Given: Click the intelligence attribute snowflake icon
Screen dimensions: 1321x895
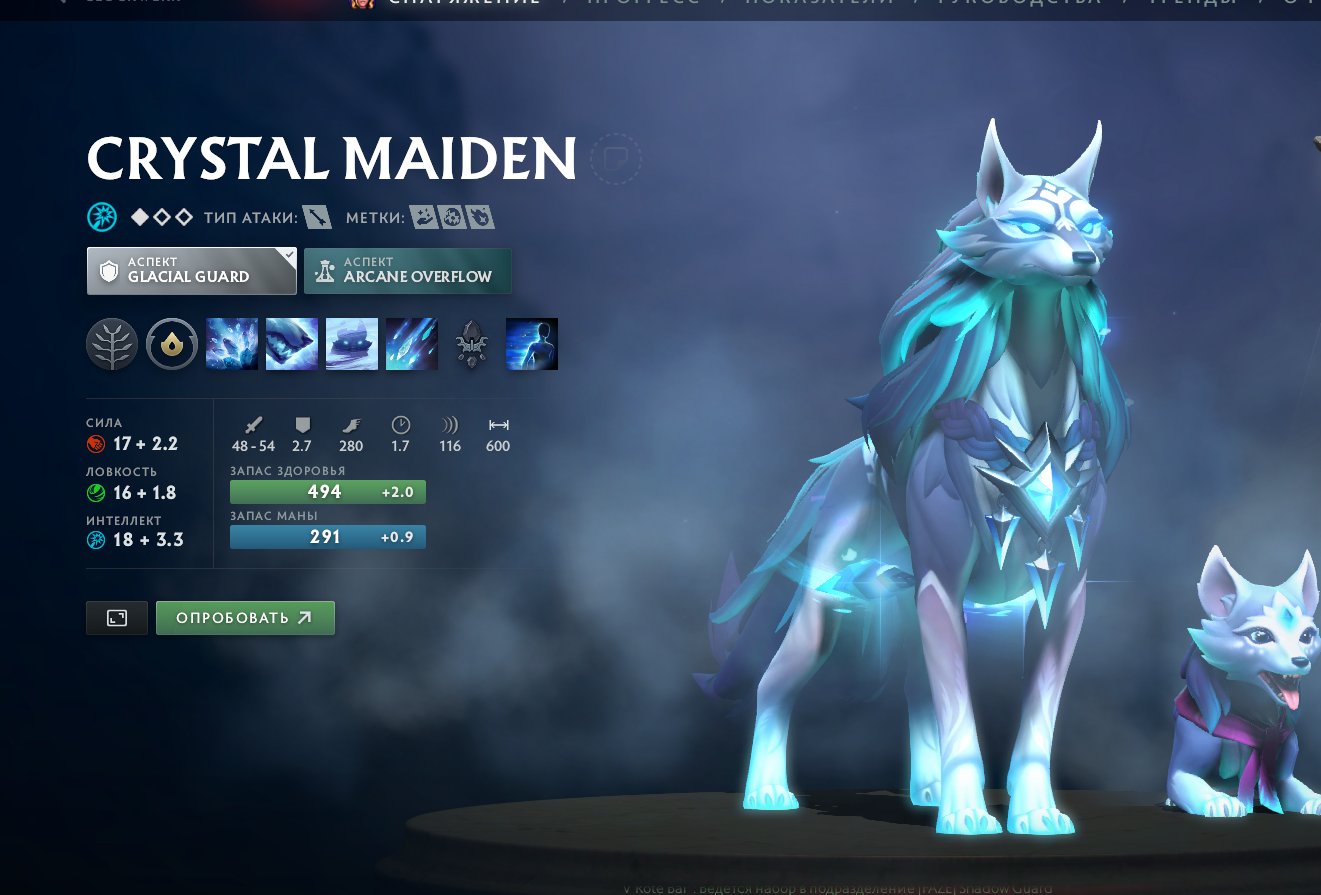Looking at the screenshot, I should (96, 539).
